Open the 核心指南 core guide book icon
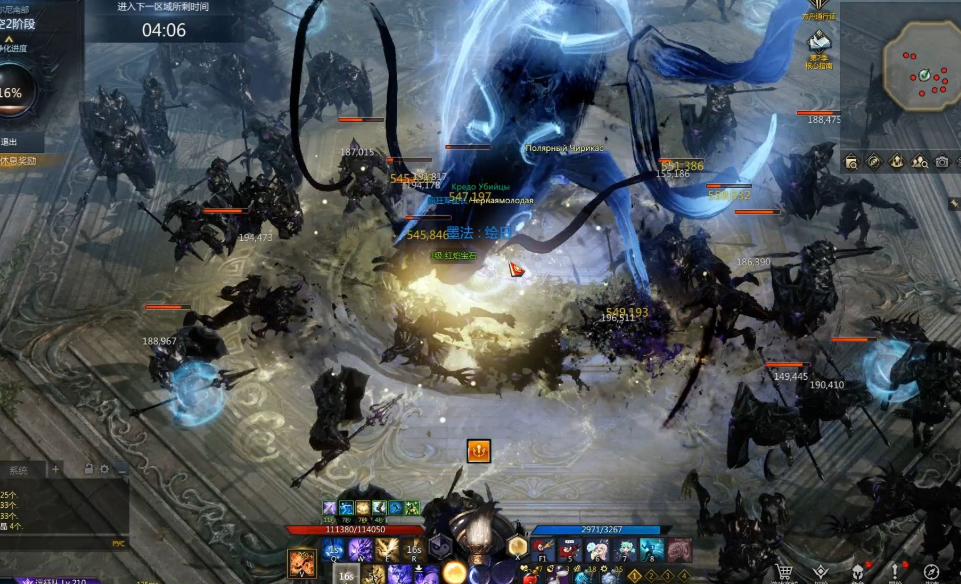The height and width of the screenshot is (584, 961). 820,43
